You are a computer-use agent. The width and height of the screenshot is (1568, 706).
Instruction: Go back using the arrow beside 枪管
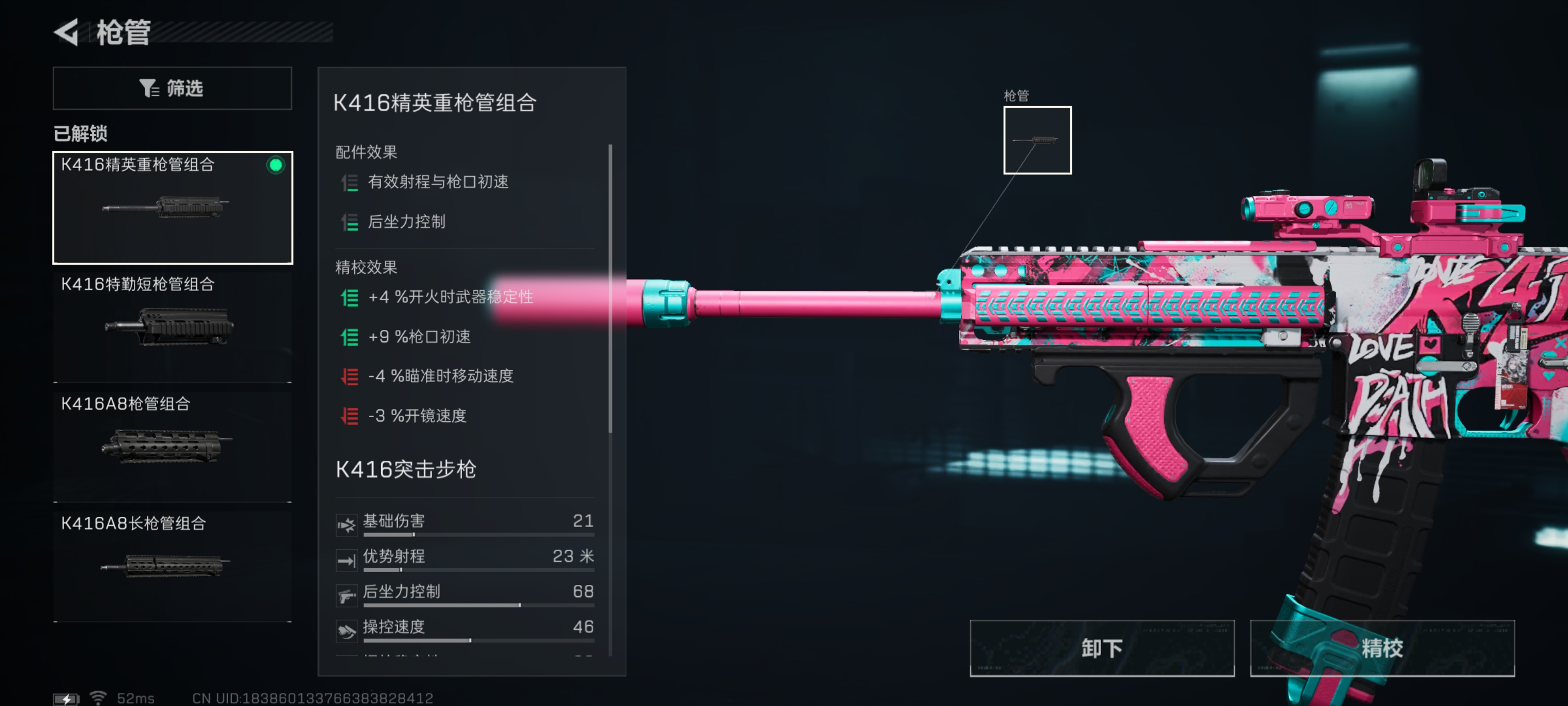point(67,32)
